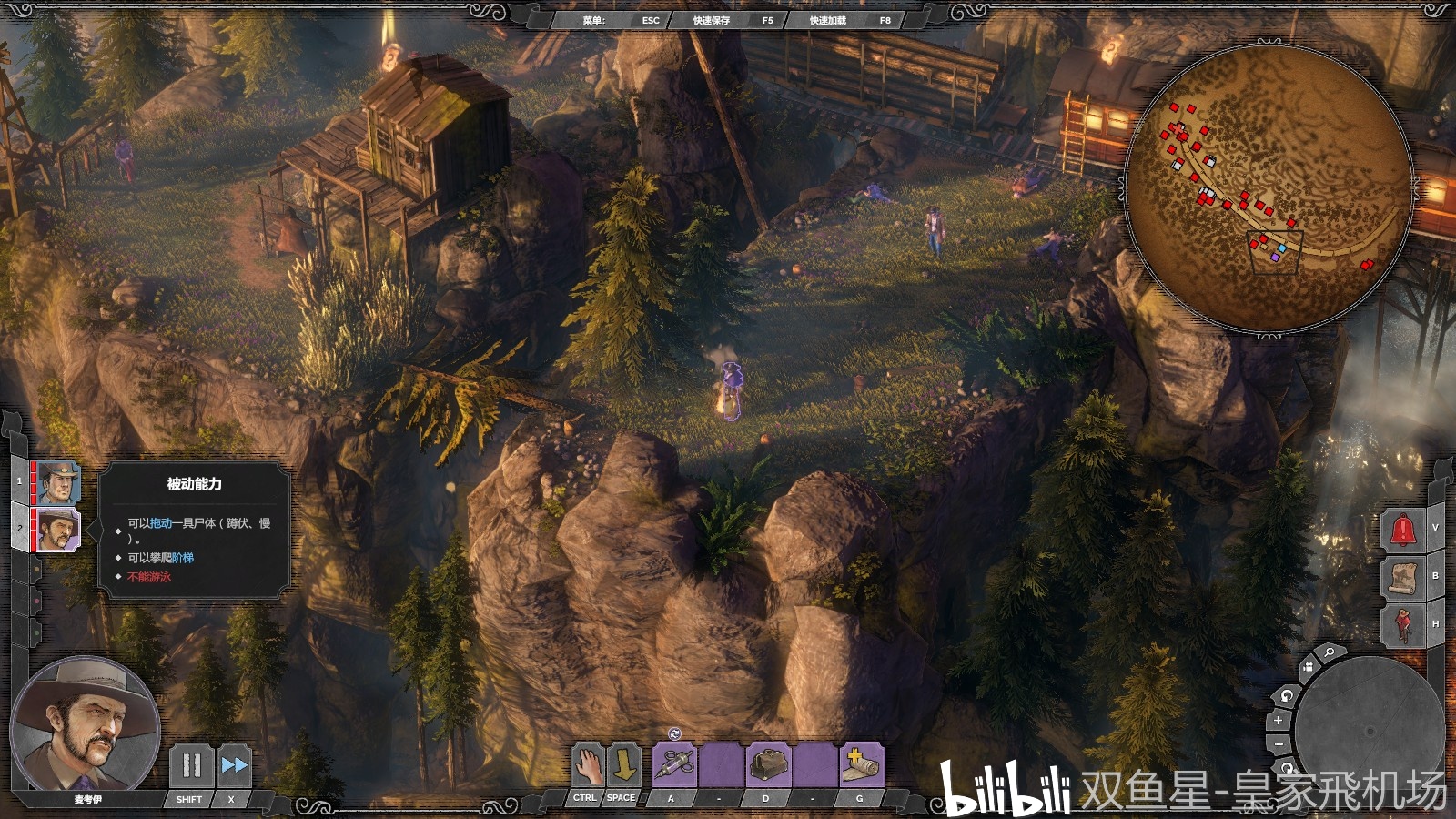This screenshot has width=1456, height=819.
Task: Open the mission scroll log
Action: (x=1402, y=577)
